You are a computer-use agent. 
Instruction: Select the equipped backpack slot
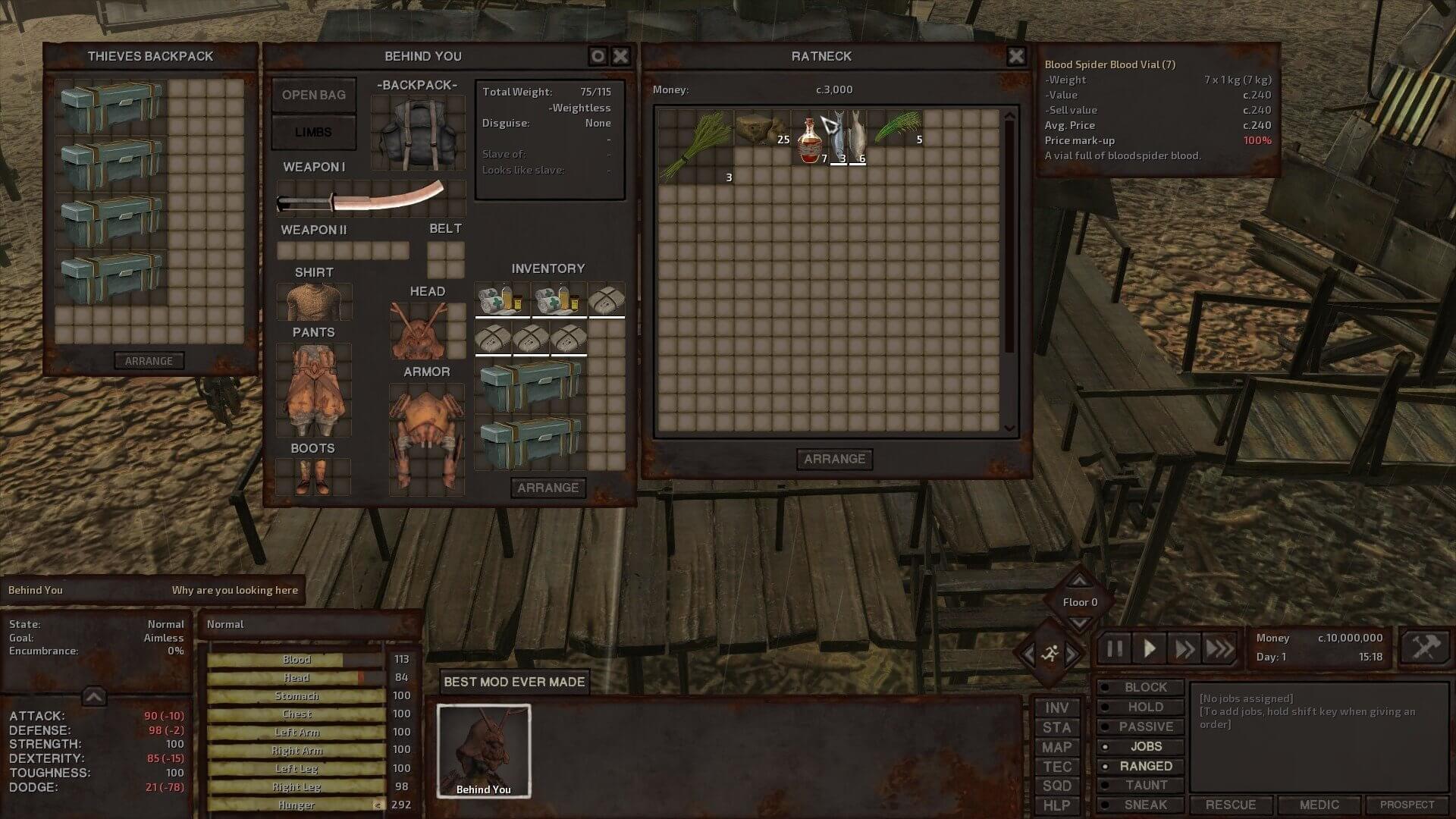pos(418,132)
